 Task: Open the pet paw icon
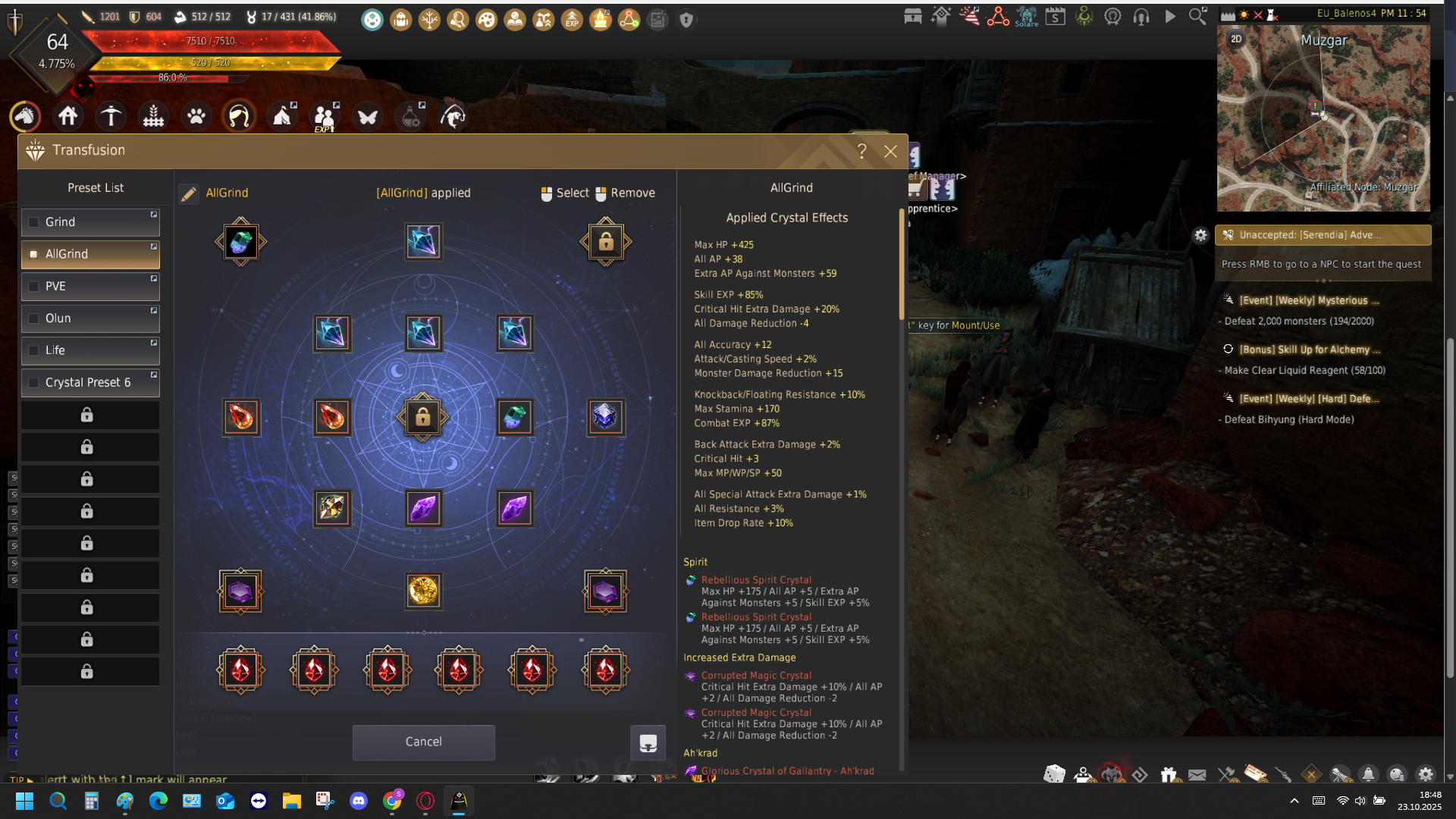[196, 117]
